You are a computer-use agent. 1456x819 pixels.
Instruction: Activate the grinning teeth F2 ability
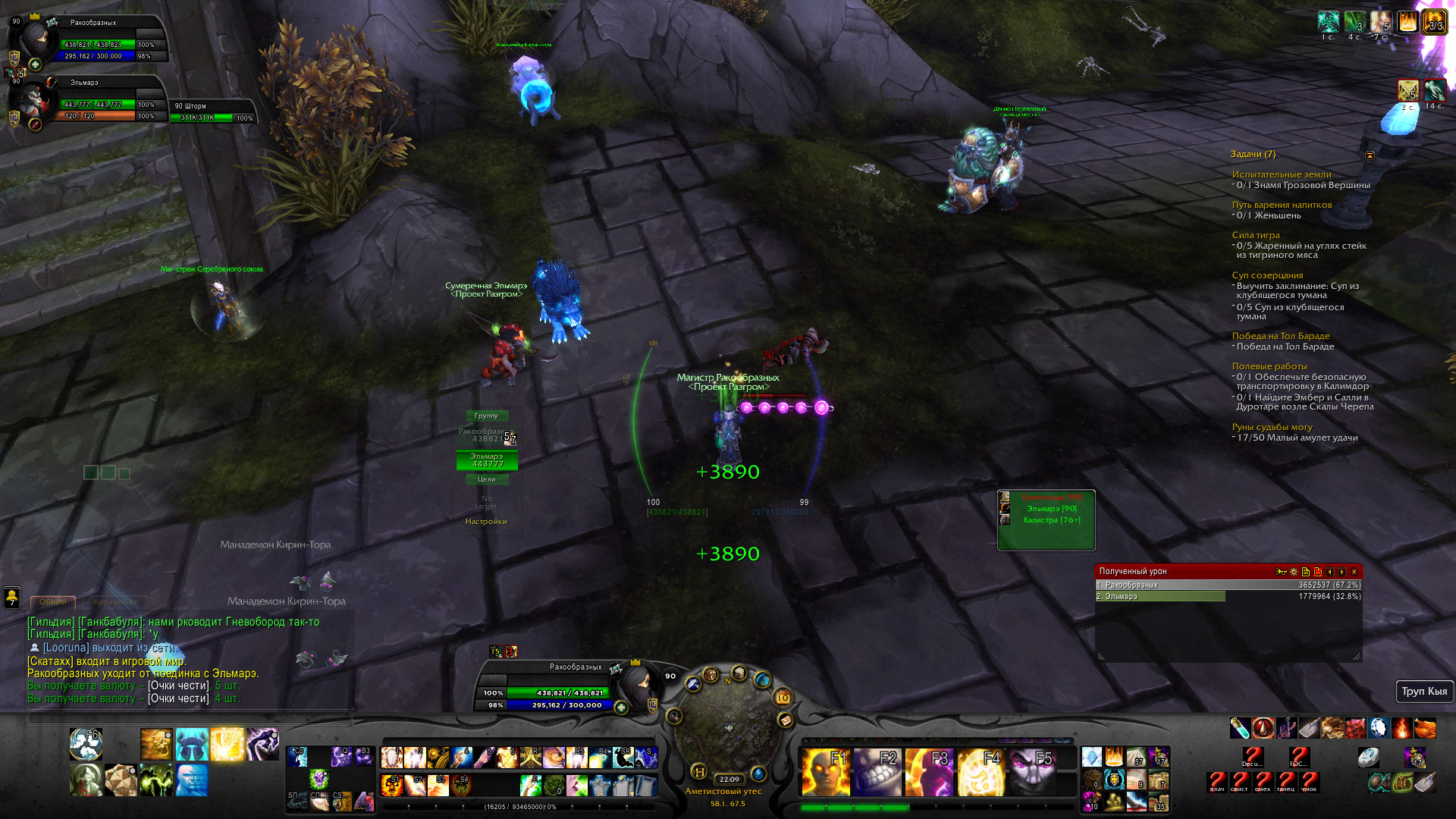(877, 771)
